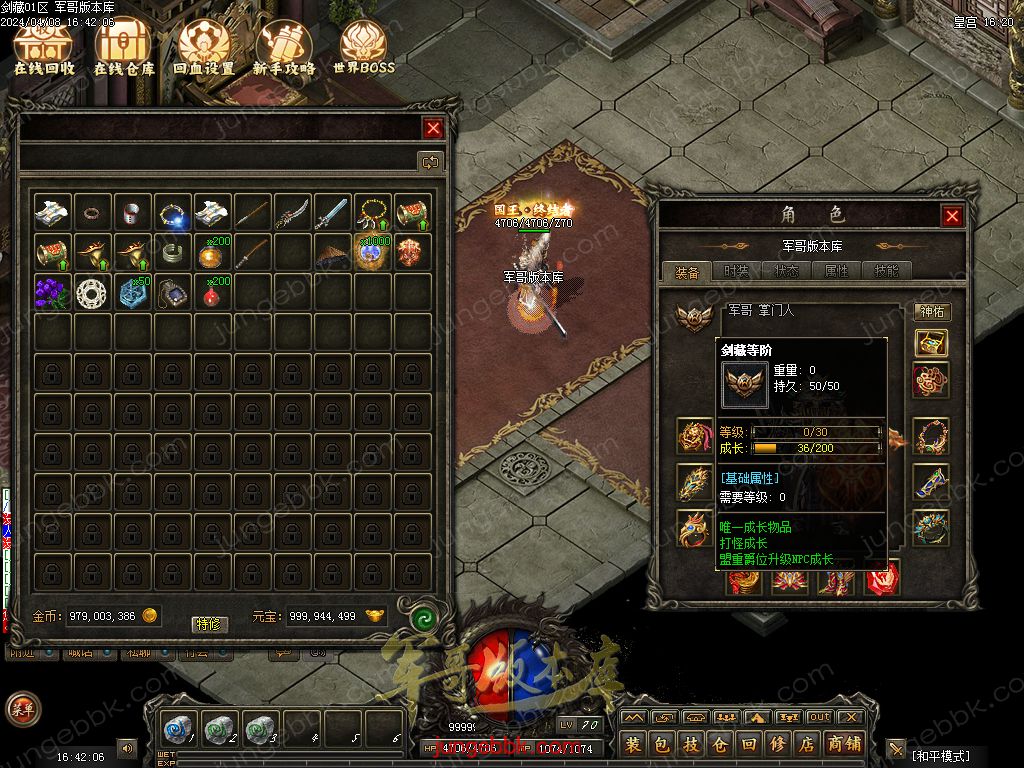Open the 商铺 shop button
The image size is (1024, 768).
click(x=844, y=744)
